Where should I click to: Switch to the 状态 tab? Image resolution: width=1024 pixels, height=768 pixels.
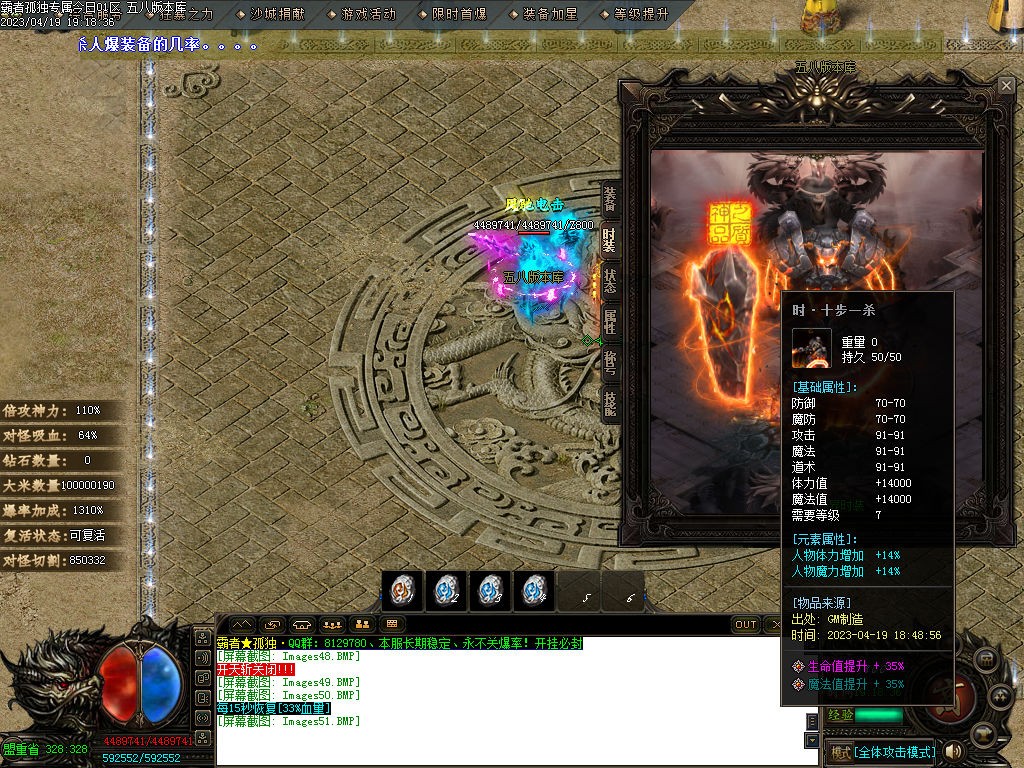609,281
